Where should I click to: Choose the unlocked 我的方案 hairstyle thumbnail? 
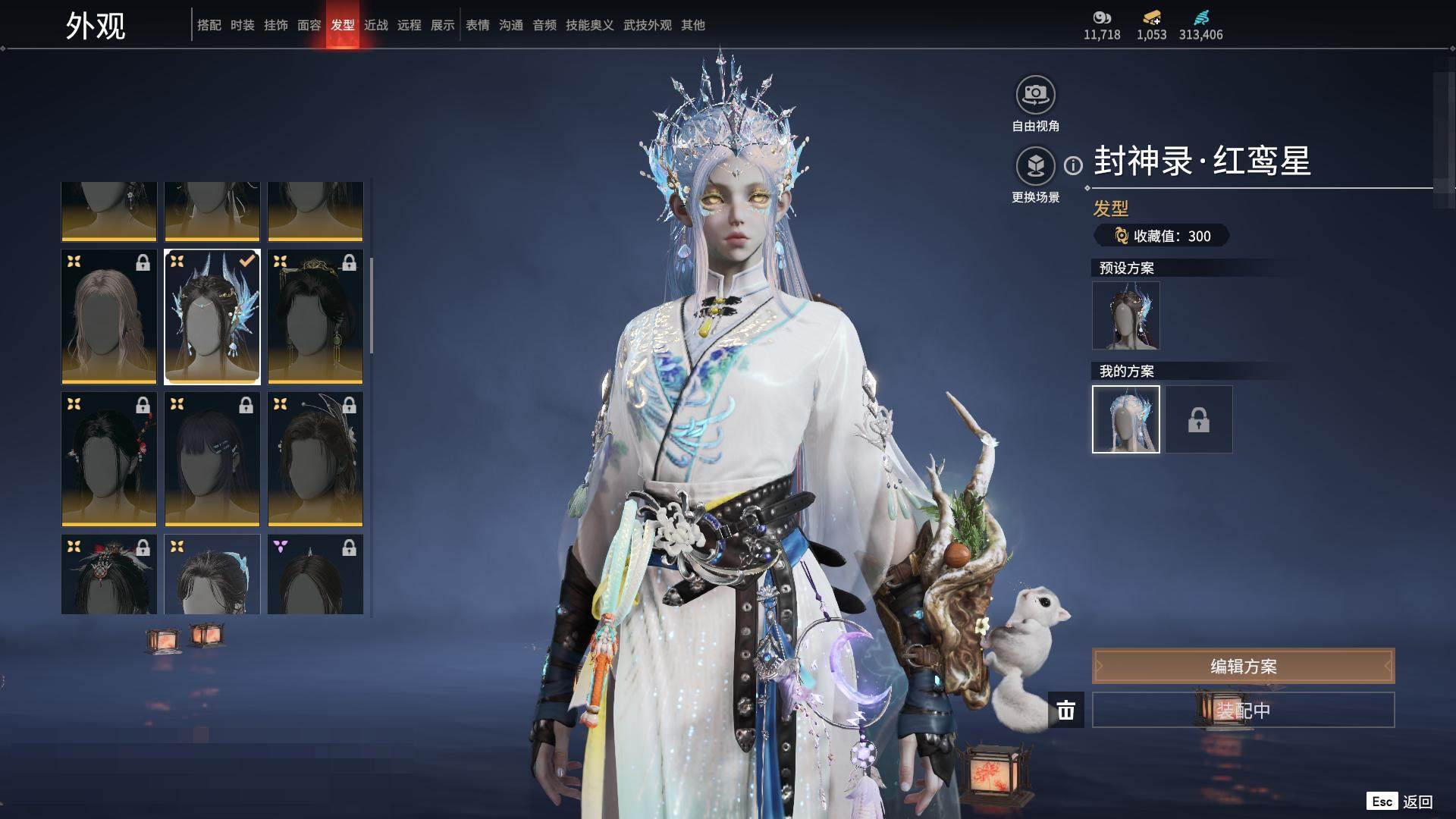[x=1125, y=419]
